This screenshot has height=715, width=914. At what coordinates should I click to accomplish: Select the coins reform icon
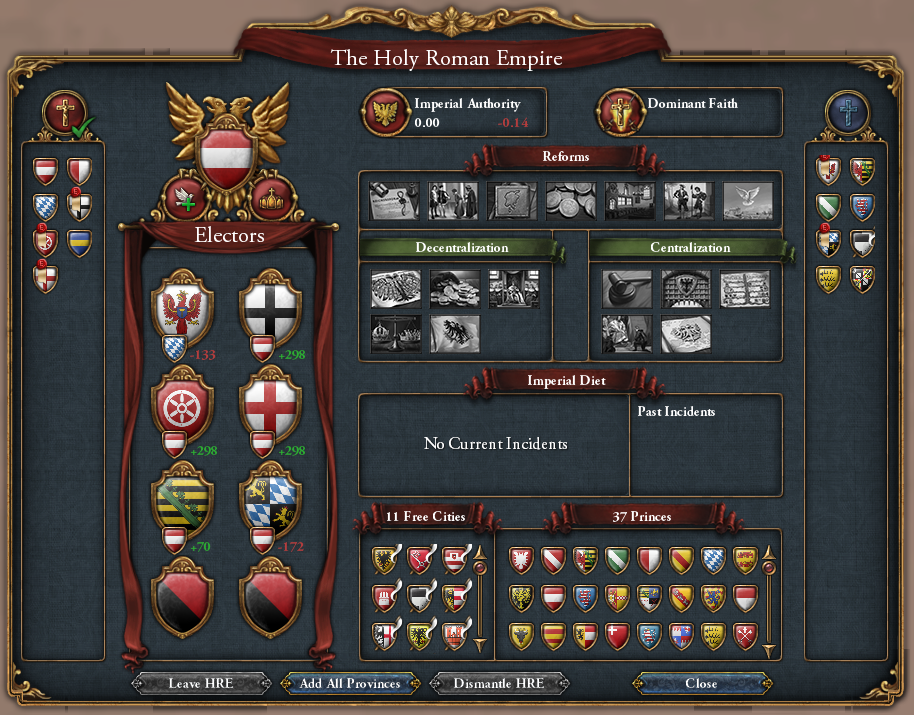point(571,200)
